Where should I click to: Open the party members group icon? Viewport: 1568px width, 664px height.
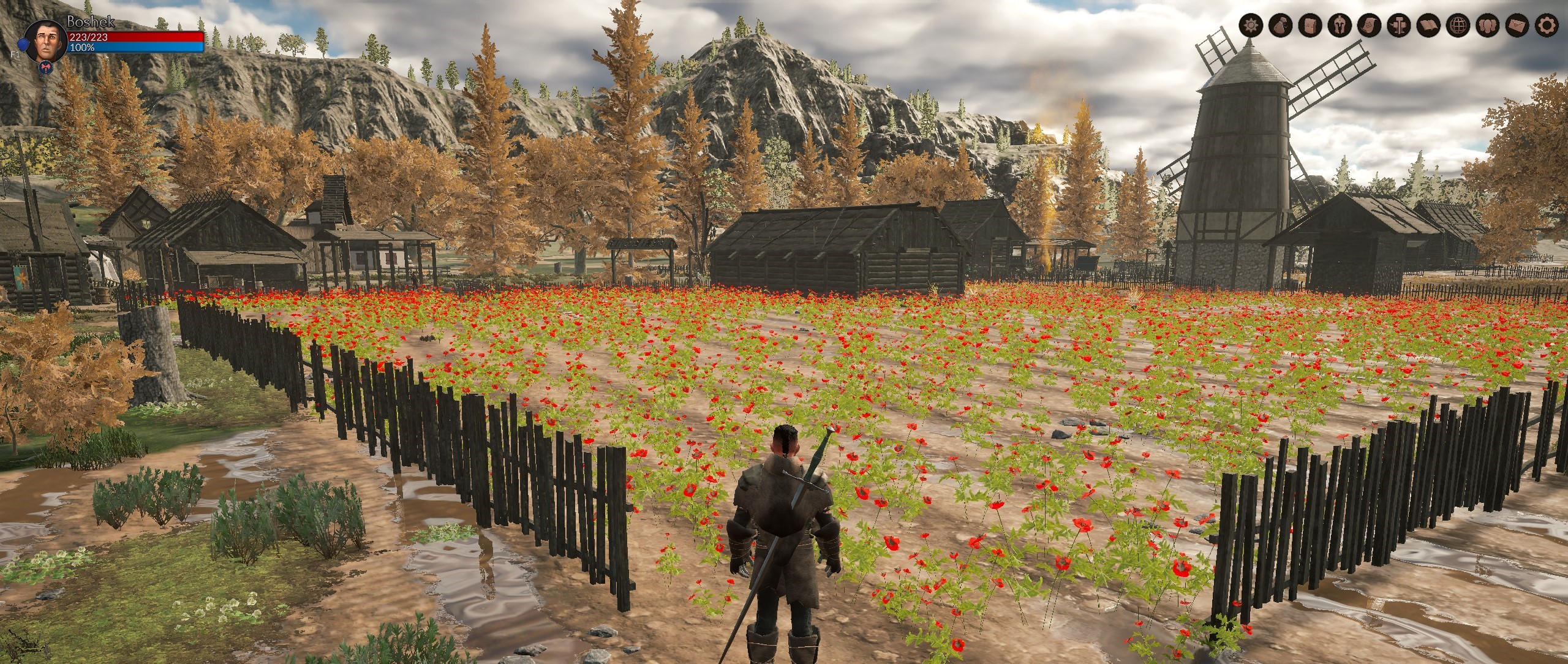coord(1487,42)
